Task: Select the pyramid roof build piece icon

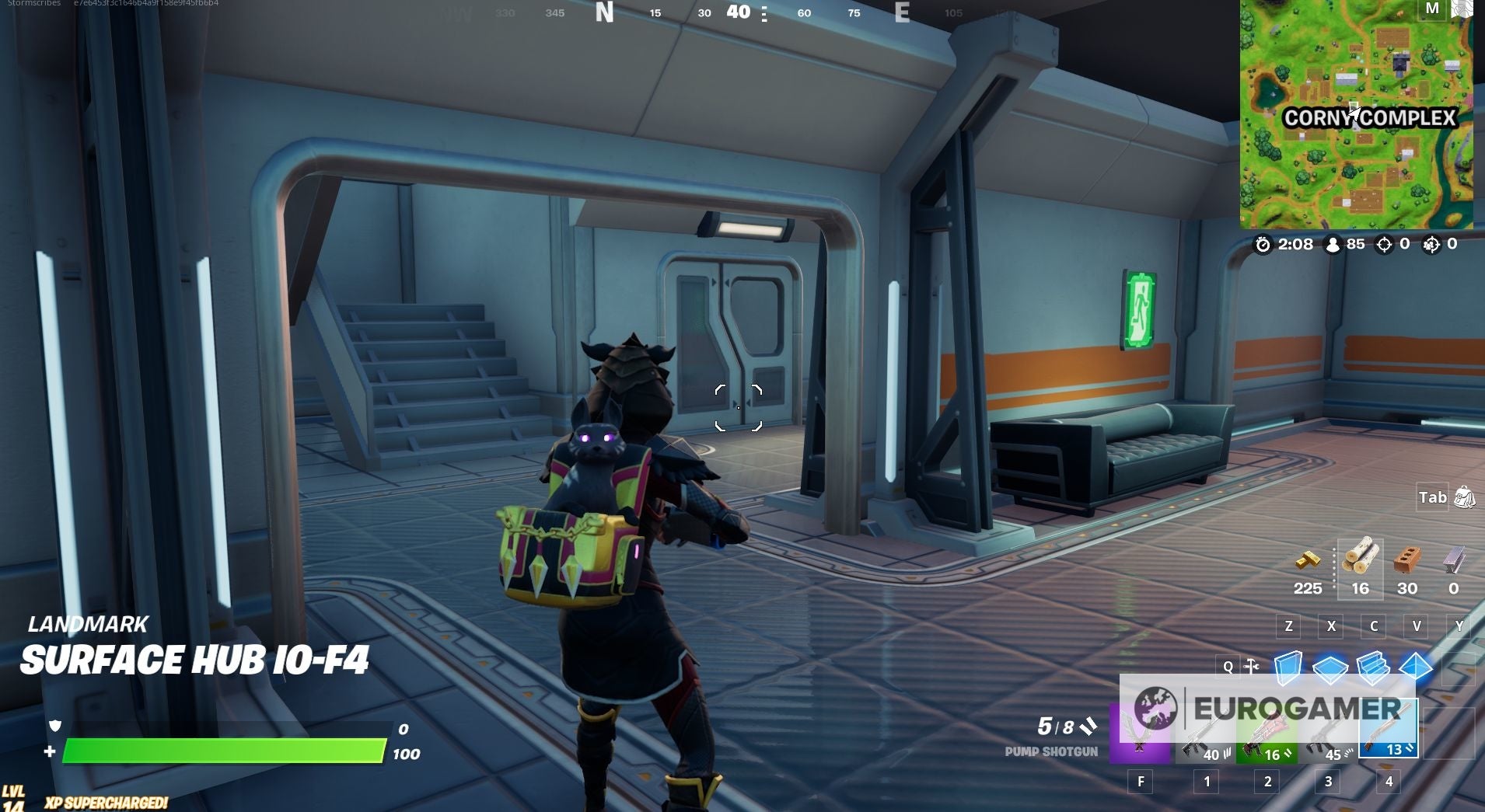Action: point(1415,667)
